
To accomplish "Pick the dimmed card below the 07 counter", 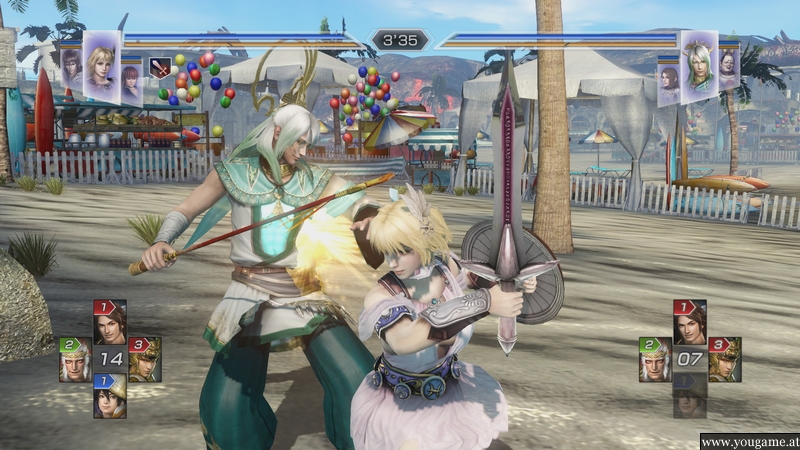I will 689,396.
